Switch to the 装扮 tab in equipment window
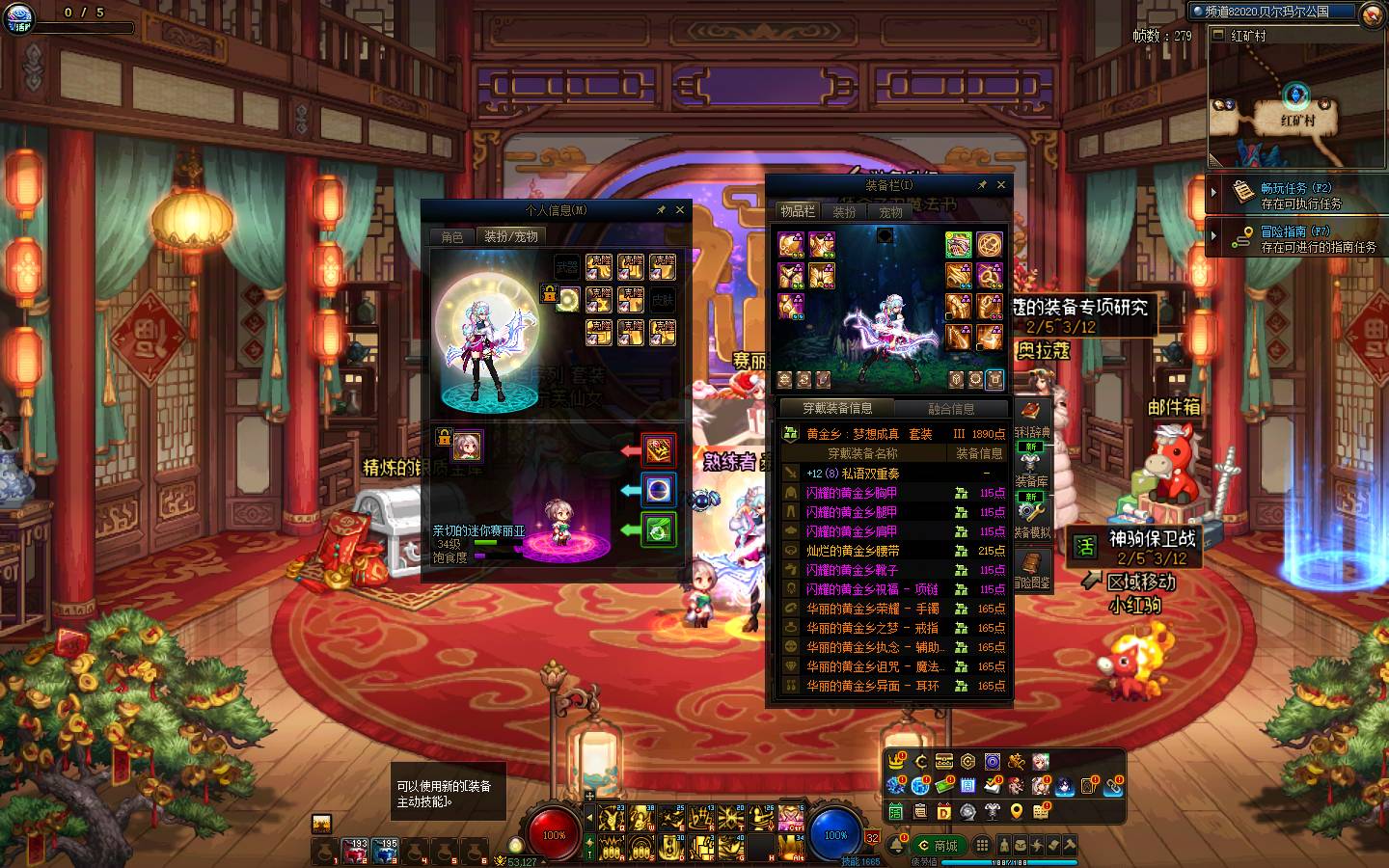 (844, 211)
